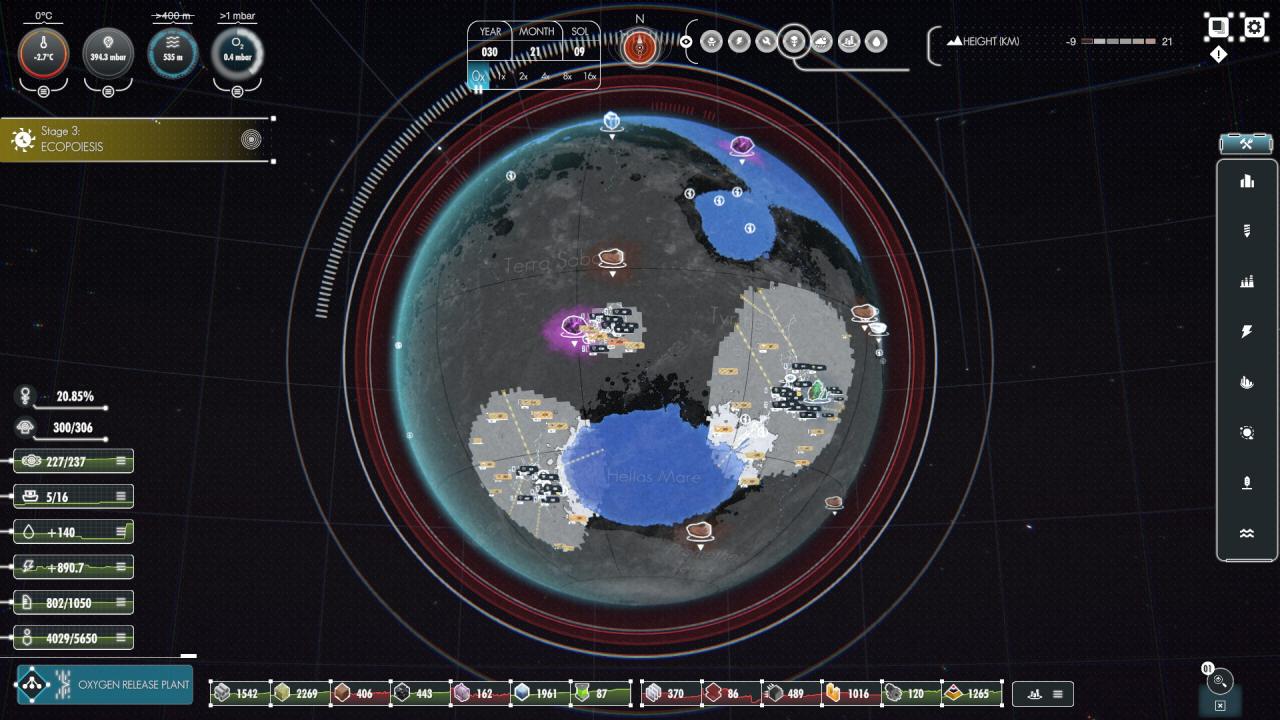Select the lightning bolt map overlay
This screenshot has height=720, width=1280.
coord(739,42)
